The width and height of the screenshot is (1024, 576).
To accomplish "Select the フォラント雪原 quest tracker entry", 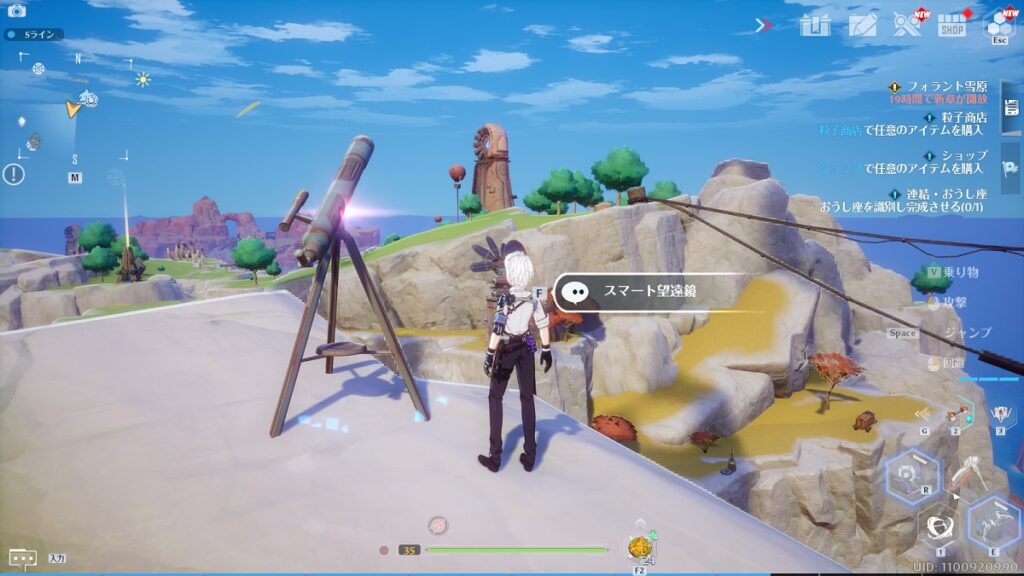I will (940, 93).
